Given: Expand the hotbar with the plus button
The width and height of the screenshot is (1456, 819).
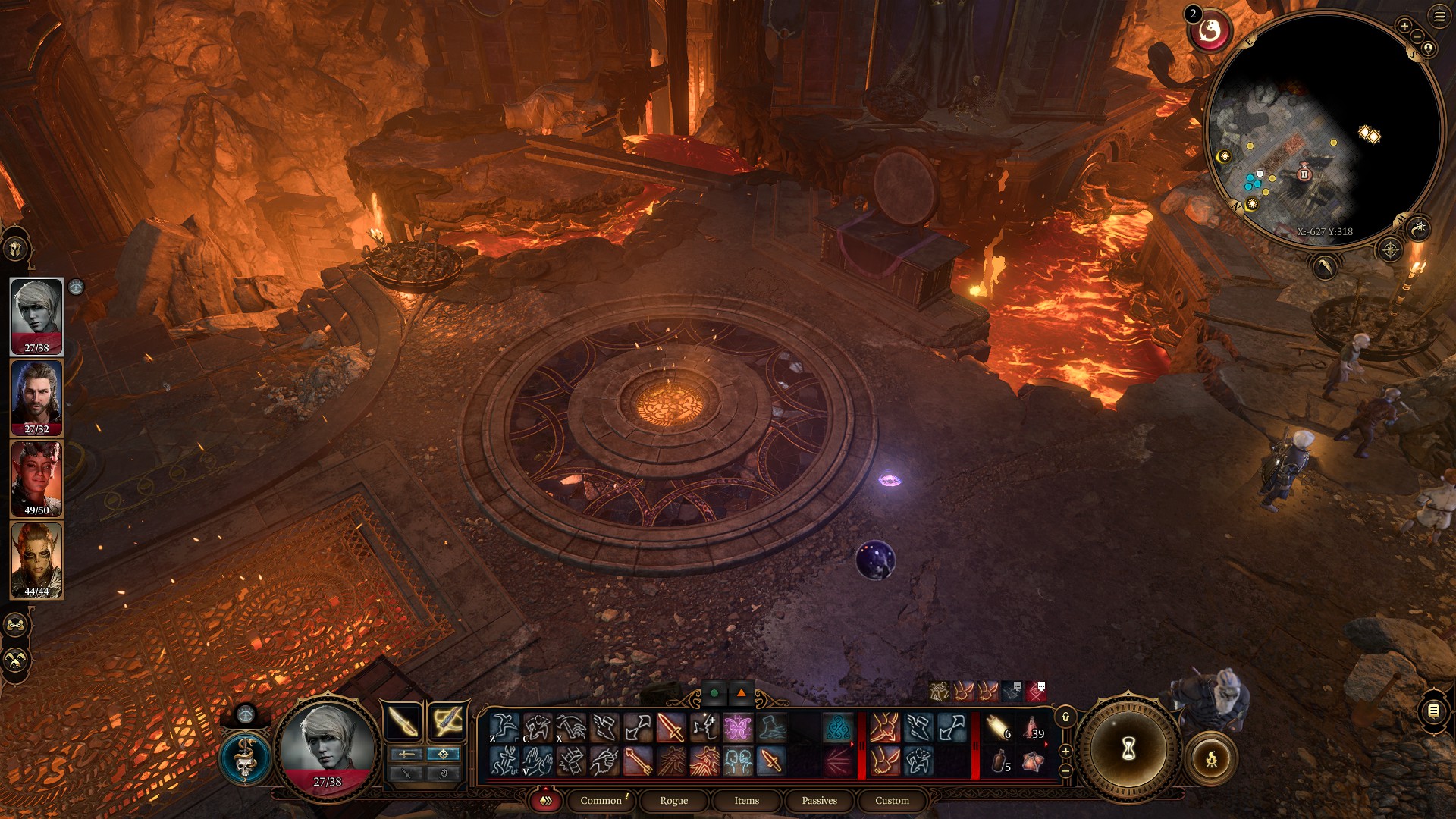Looking at the screenshot, I should pos(1065,751).
